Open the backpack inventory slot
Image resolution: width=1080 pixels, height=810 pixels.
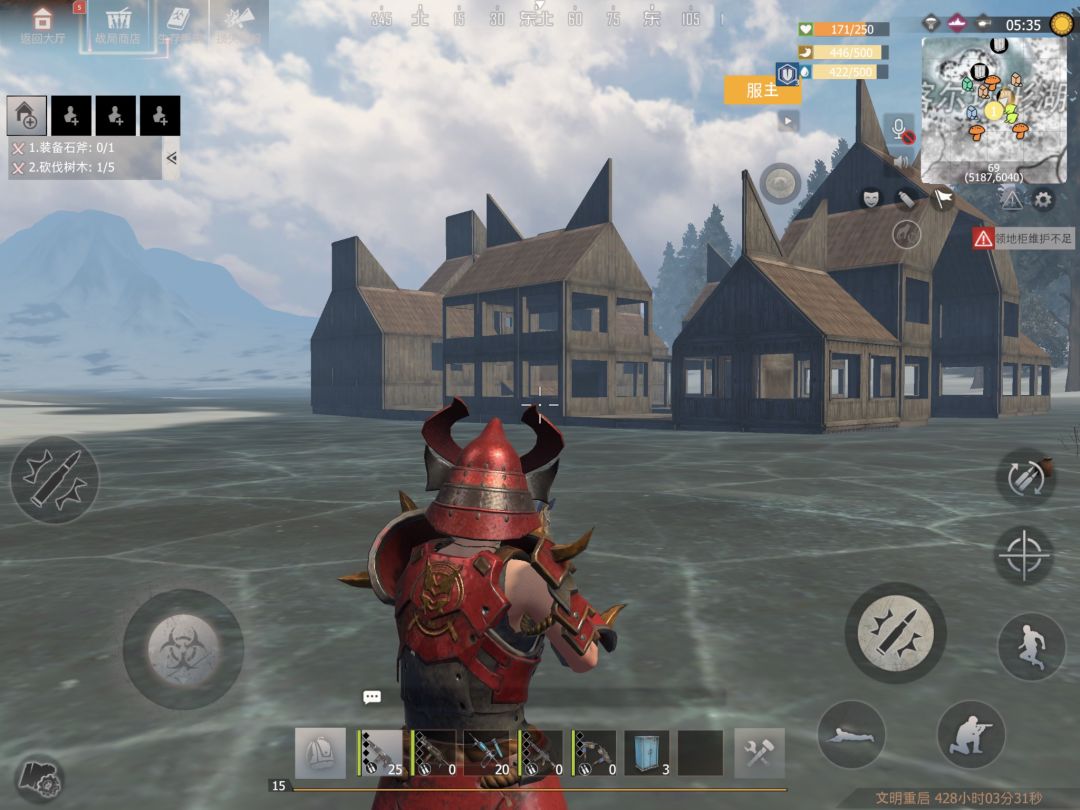click(x=320, y=753)
